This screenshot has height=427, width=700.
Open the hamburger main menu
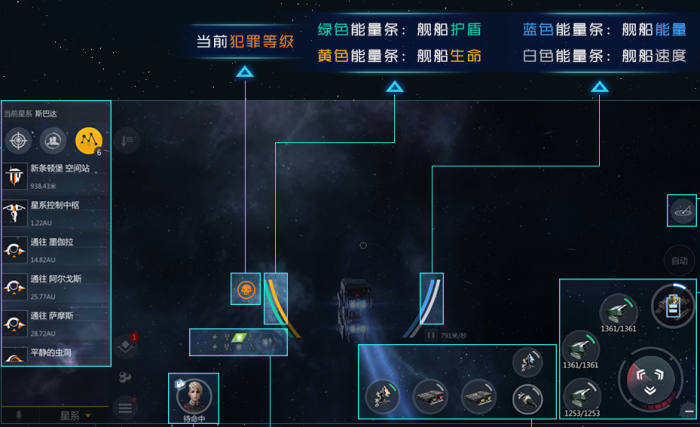tap(125, 407)
